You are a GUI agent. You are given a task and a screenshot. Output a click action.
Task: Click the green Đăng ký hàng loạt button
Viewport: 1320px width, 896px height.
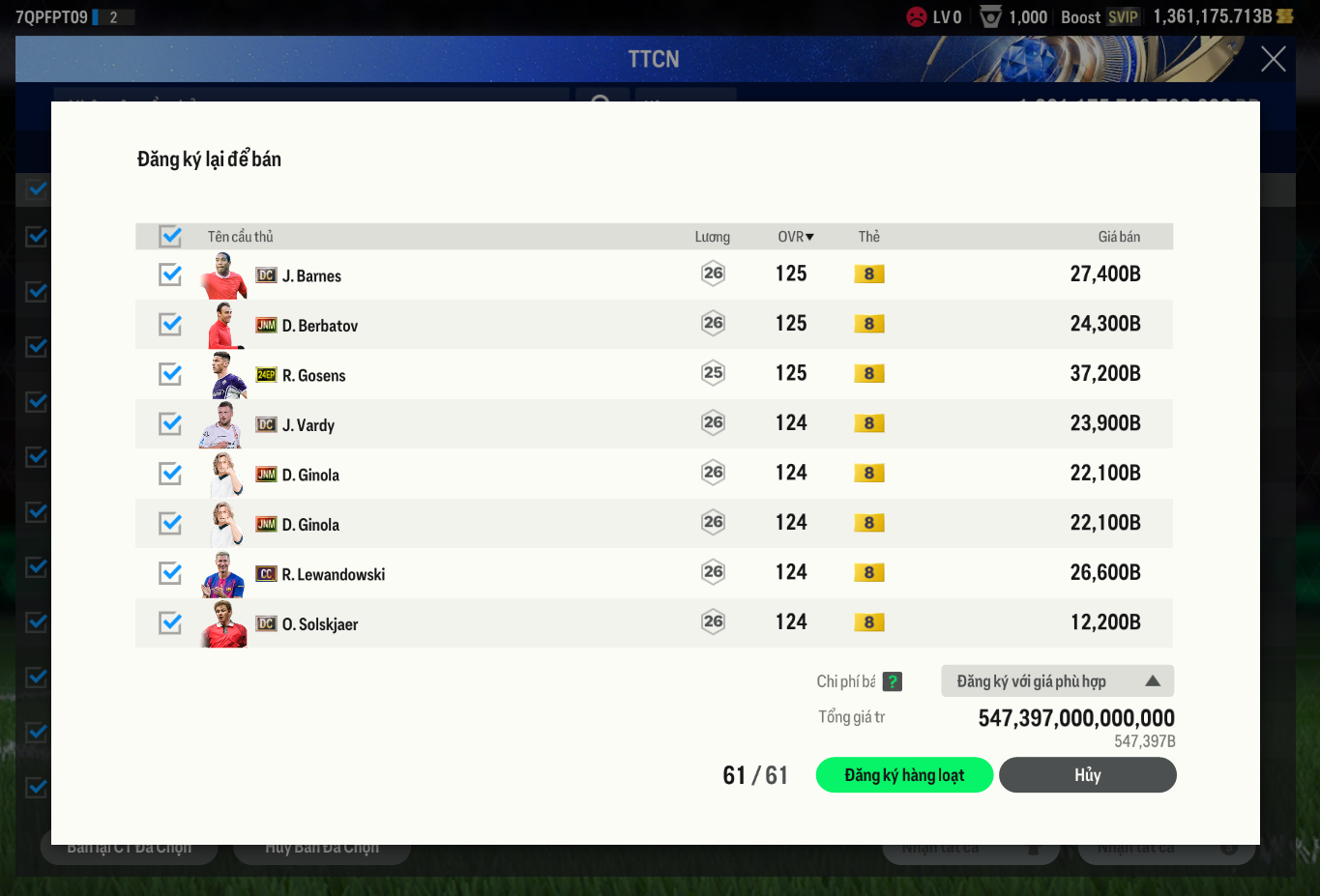pyautogui.click(x=904, y=775)
